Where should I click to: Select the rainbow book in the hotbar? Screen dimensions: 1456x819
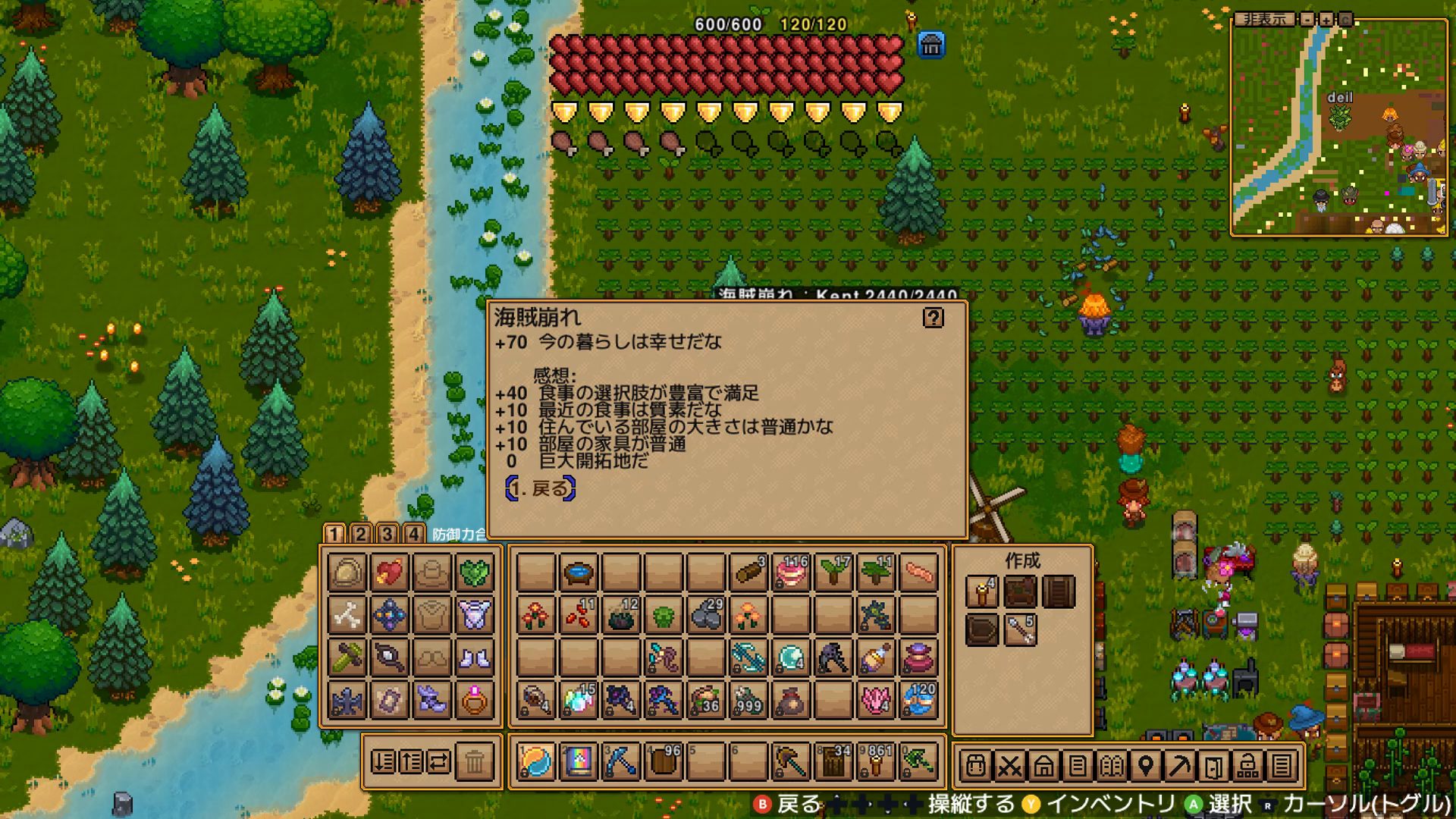pyautogui.click(x=578, y=761)
